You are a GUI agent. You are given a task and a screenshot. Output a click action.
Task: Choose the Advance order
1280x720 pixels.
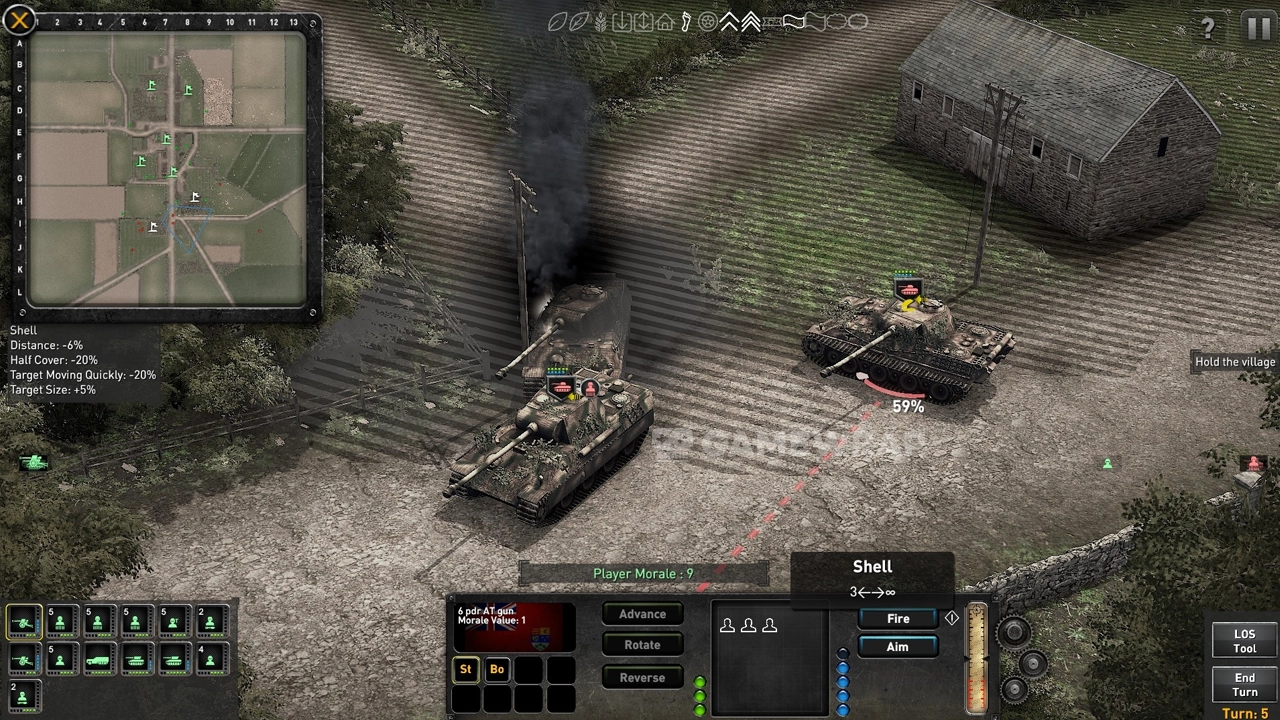pyautogui.click(x=642, y=614)
